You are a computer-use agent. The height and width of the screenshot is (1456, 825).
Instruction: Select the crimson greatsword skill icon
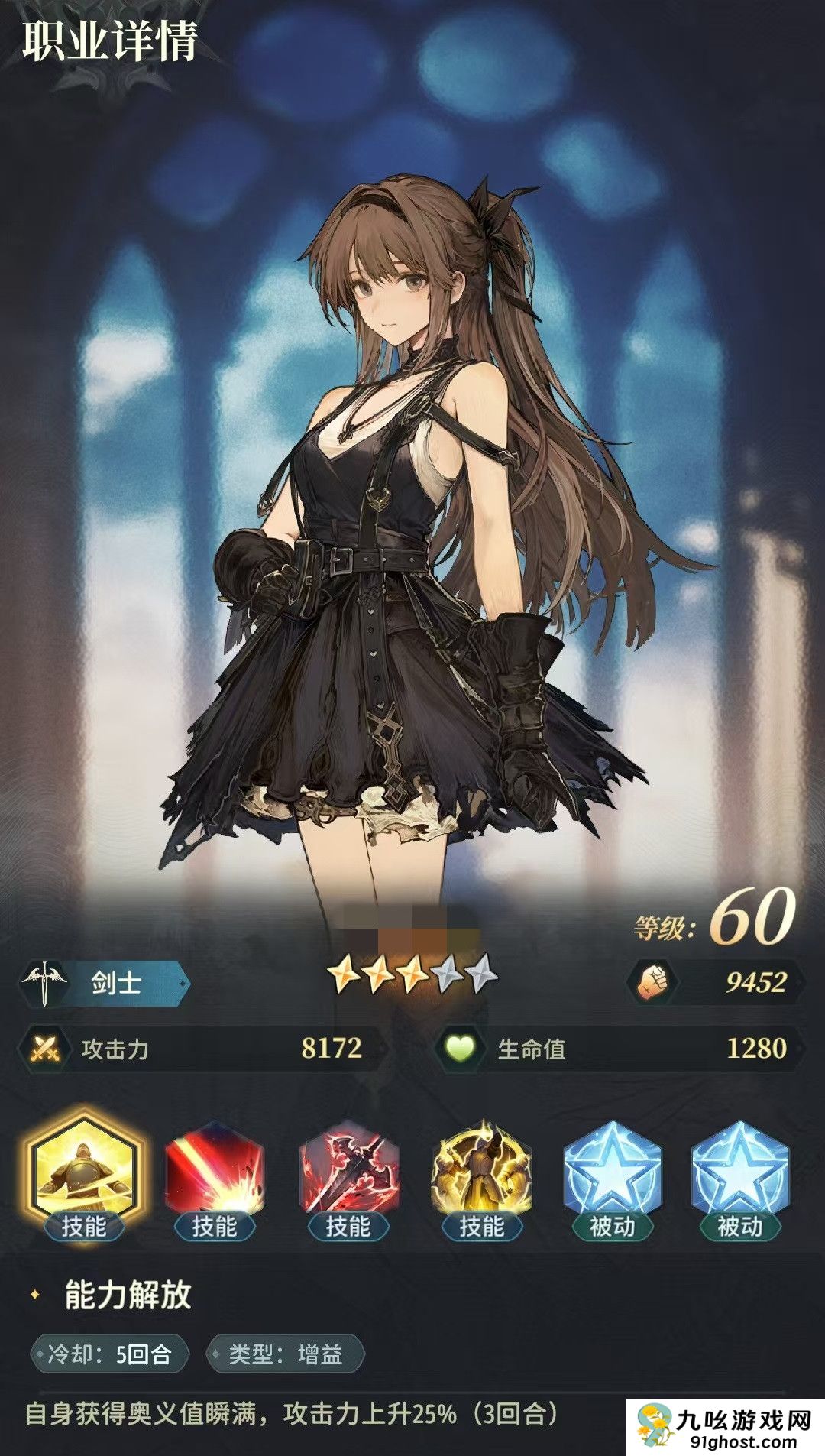coord(348,1169)
